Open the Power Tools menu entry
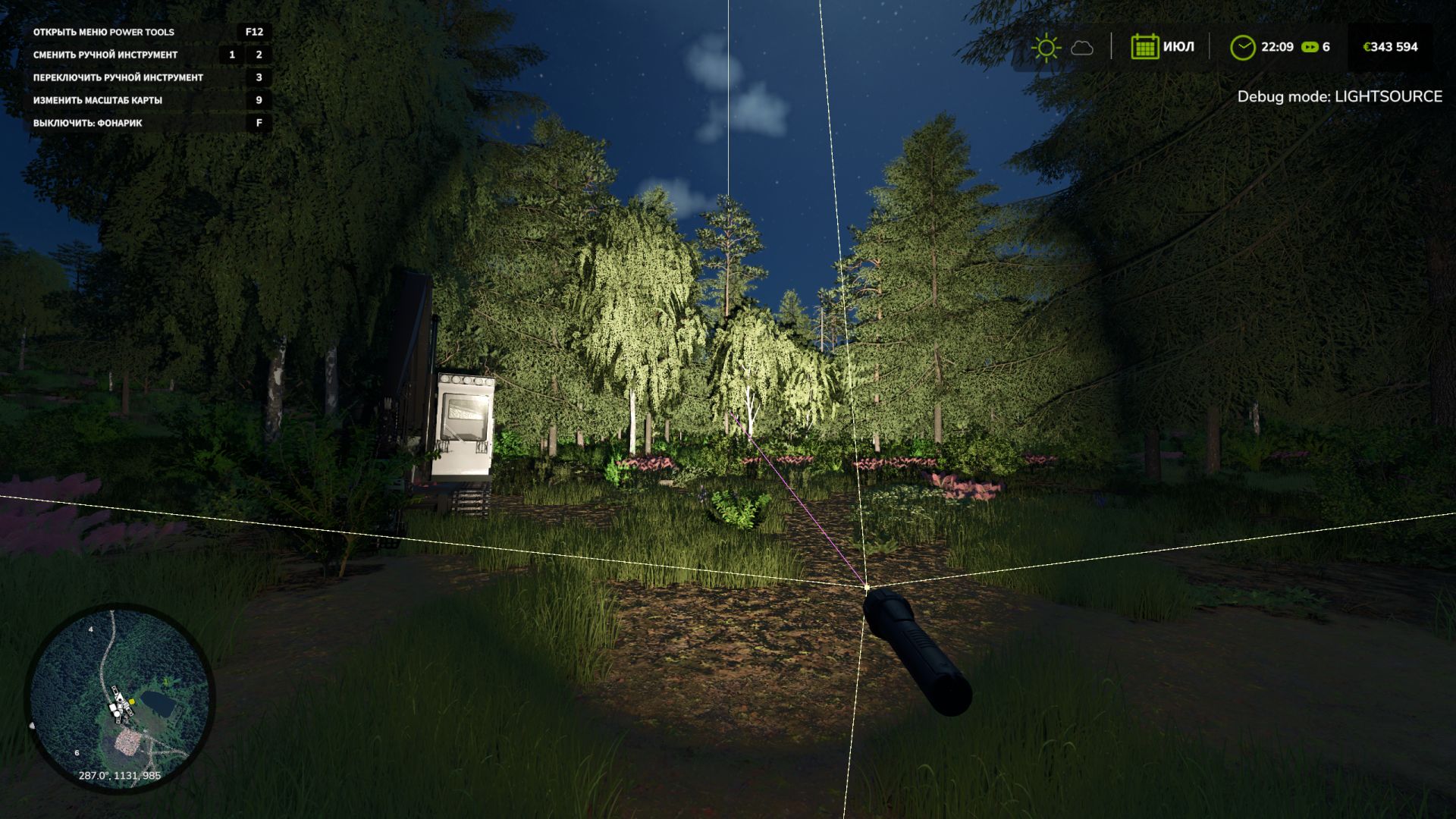 (102, 33)
